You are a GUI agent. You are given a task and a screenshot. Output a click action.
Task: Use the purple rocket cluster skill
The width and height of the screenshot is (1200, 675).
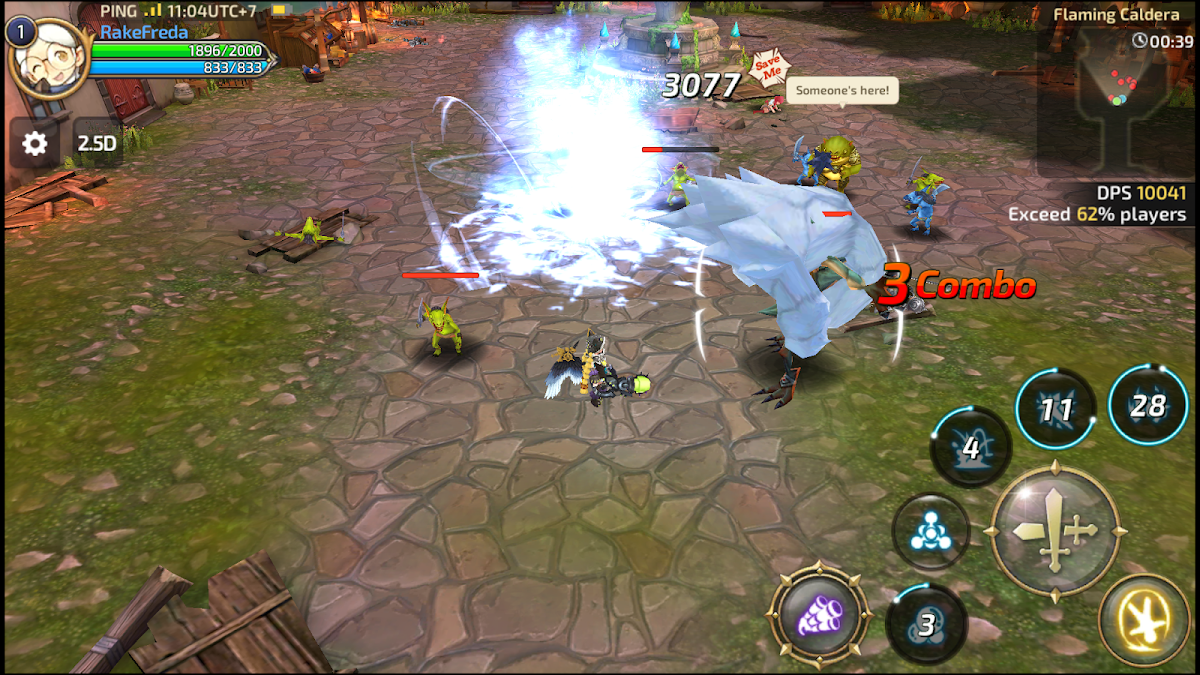coord(820,612)
